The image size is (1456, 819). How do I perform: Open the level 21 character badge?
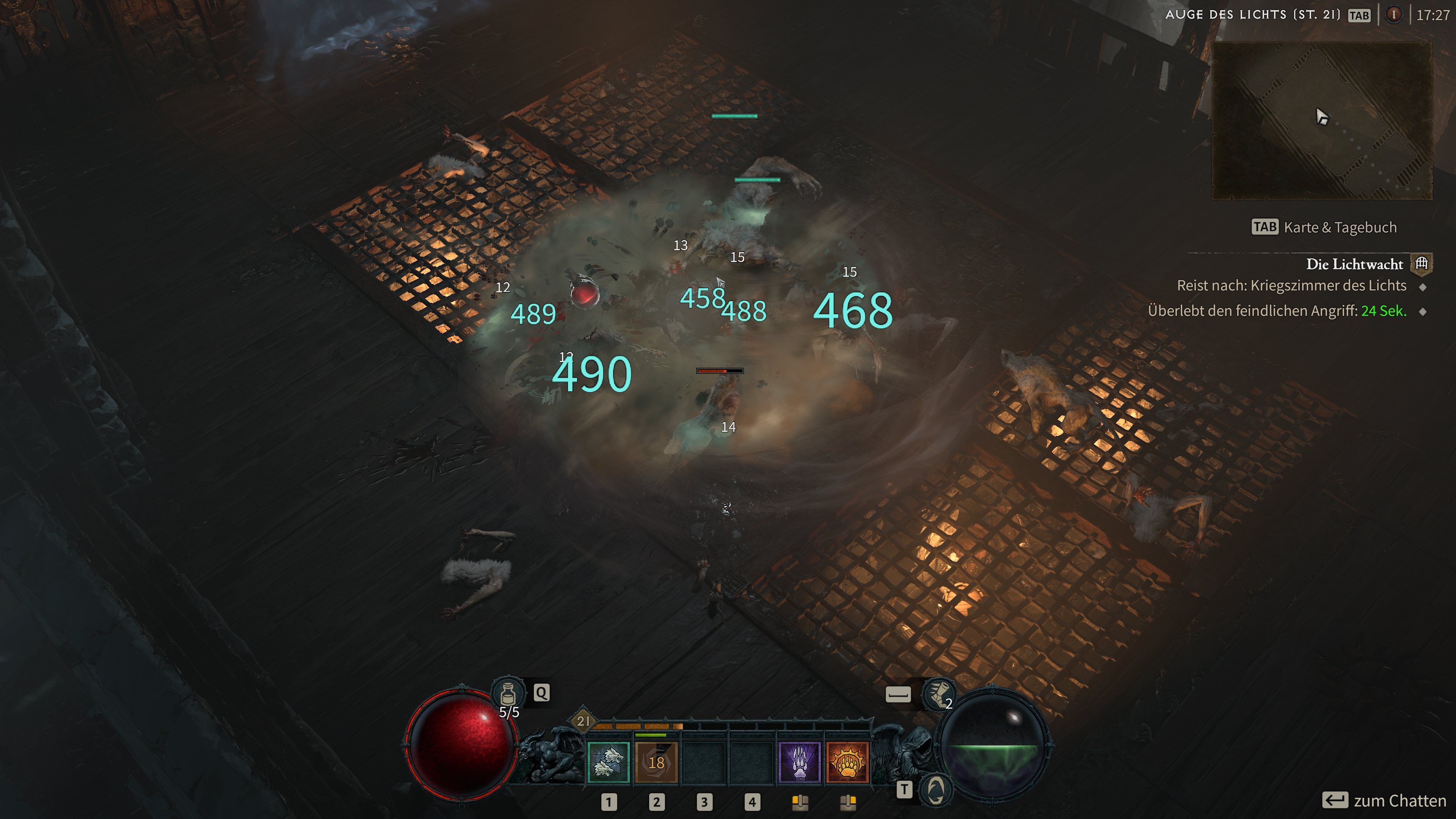[x=583, y=721]
